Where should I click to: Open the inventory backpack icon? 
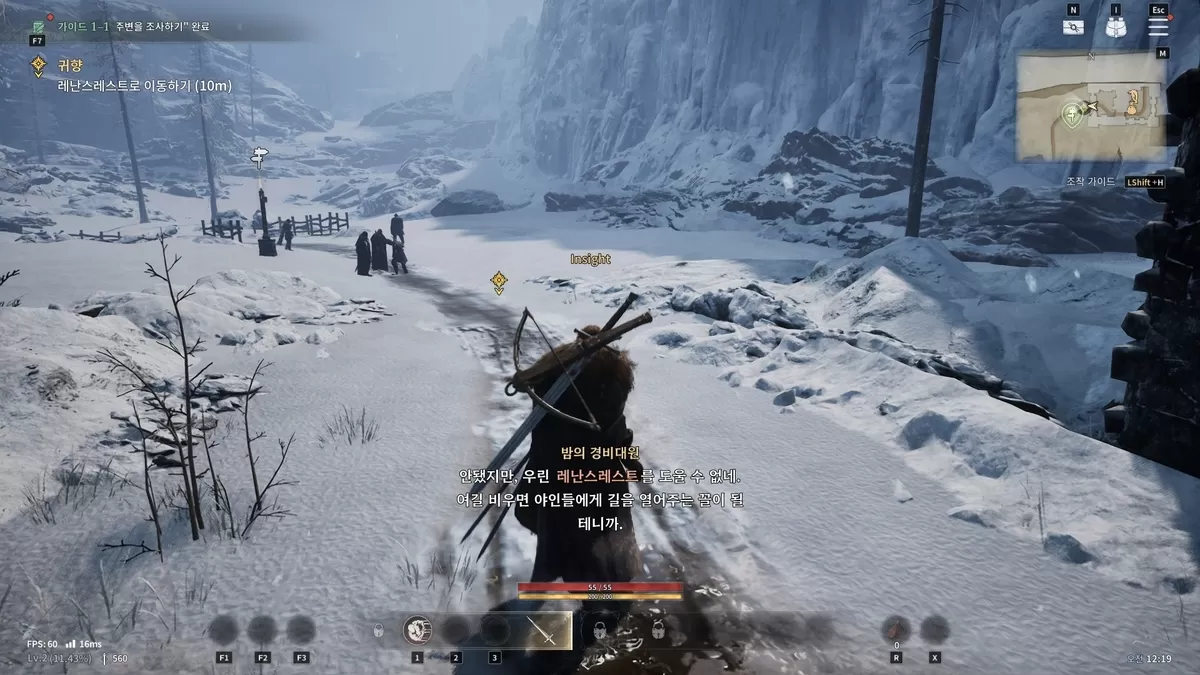point(1116,28)
